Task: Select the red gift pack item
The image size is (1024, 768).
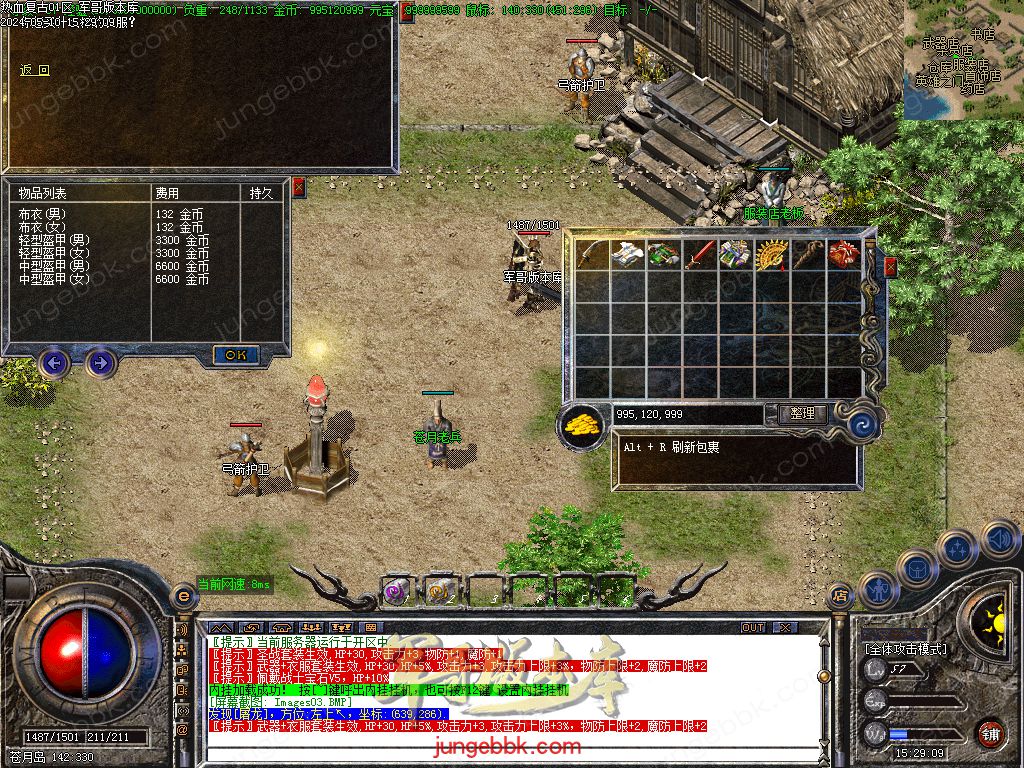Action: coord(846,255)
